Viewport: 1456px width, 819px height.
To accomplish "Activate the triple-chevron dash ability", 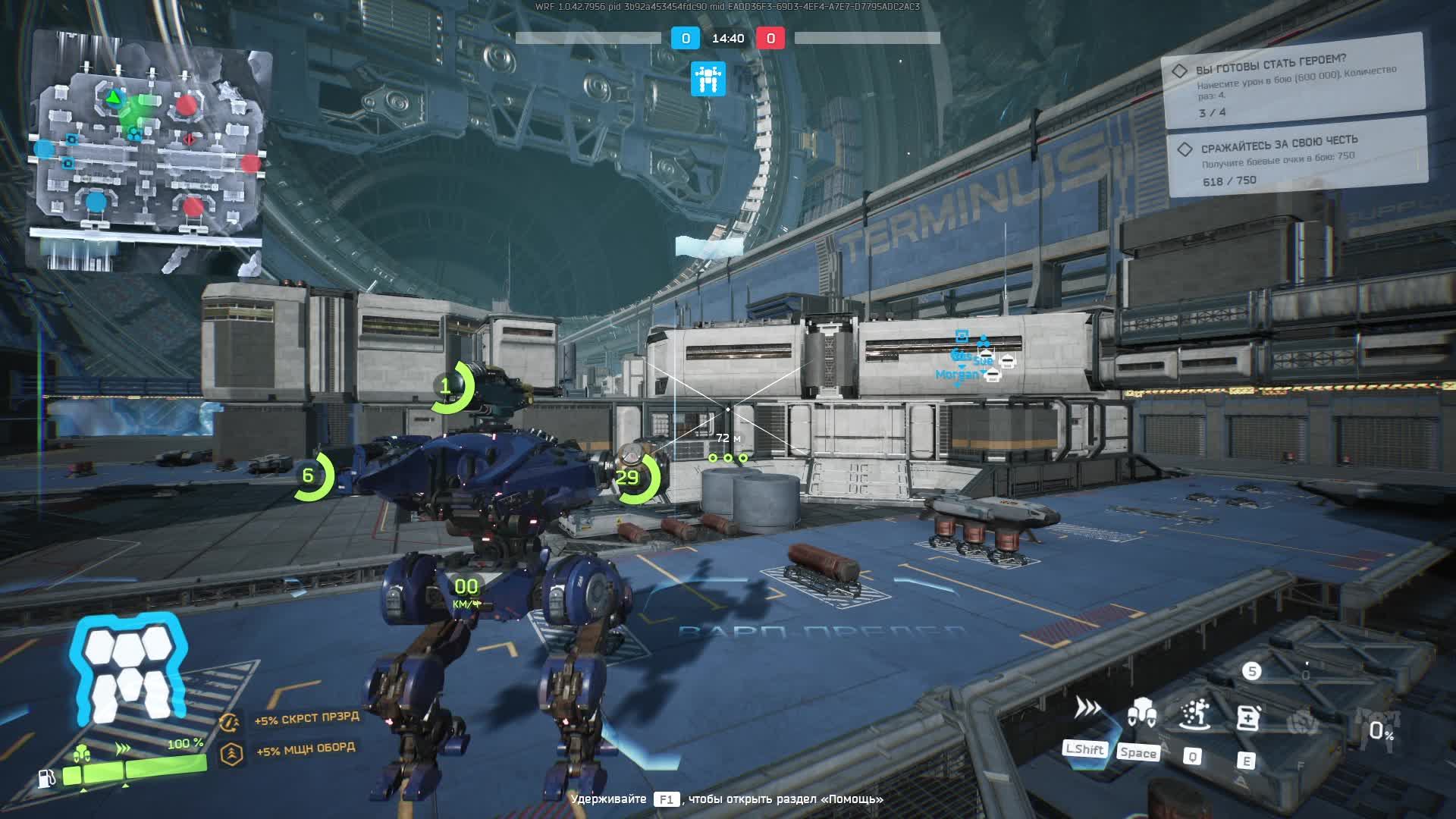I will pyautogui.click(x=1087, y=709).
